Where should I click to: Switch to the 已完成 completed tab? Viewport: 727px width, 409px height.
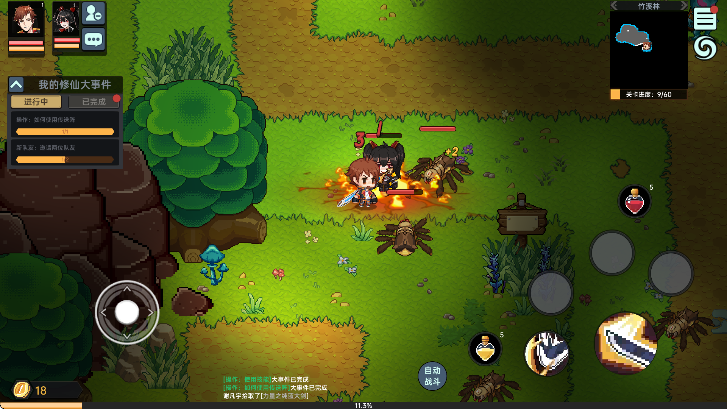pyautogui.click(x=94, y=102)
